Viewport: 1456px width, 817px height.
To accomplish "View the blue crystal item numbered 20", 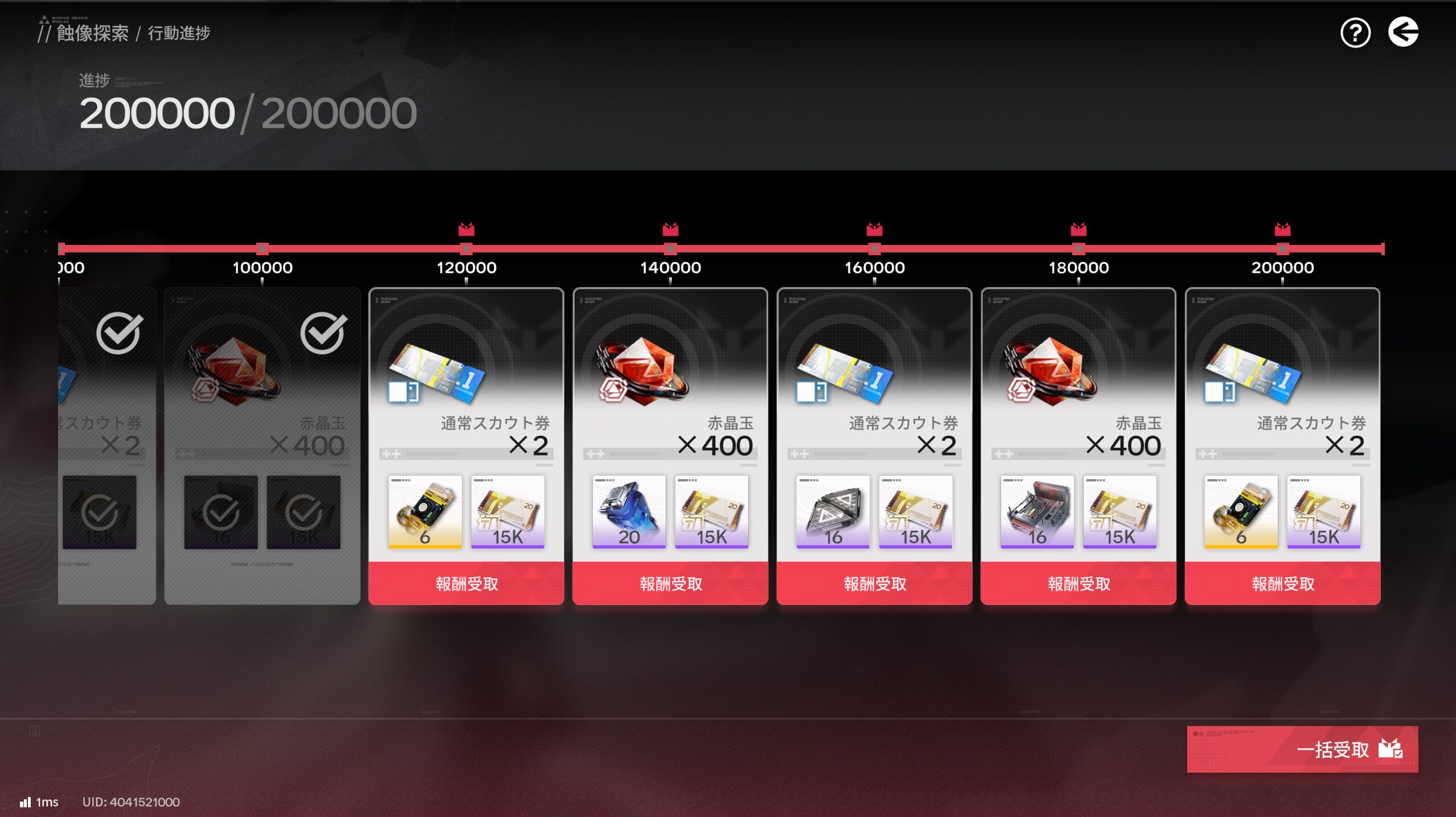I will click(629, 512).
